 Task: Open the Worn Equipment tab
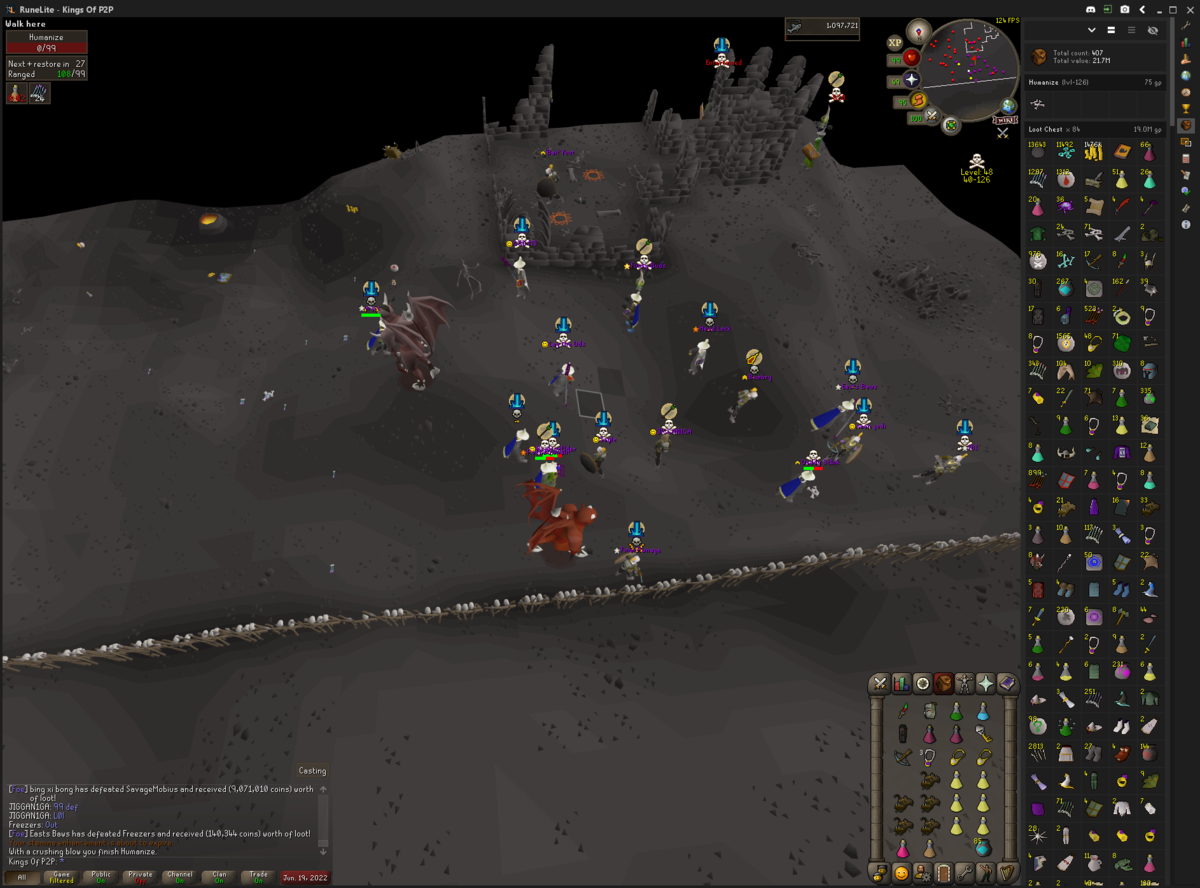coord(965,684)
